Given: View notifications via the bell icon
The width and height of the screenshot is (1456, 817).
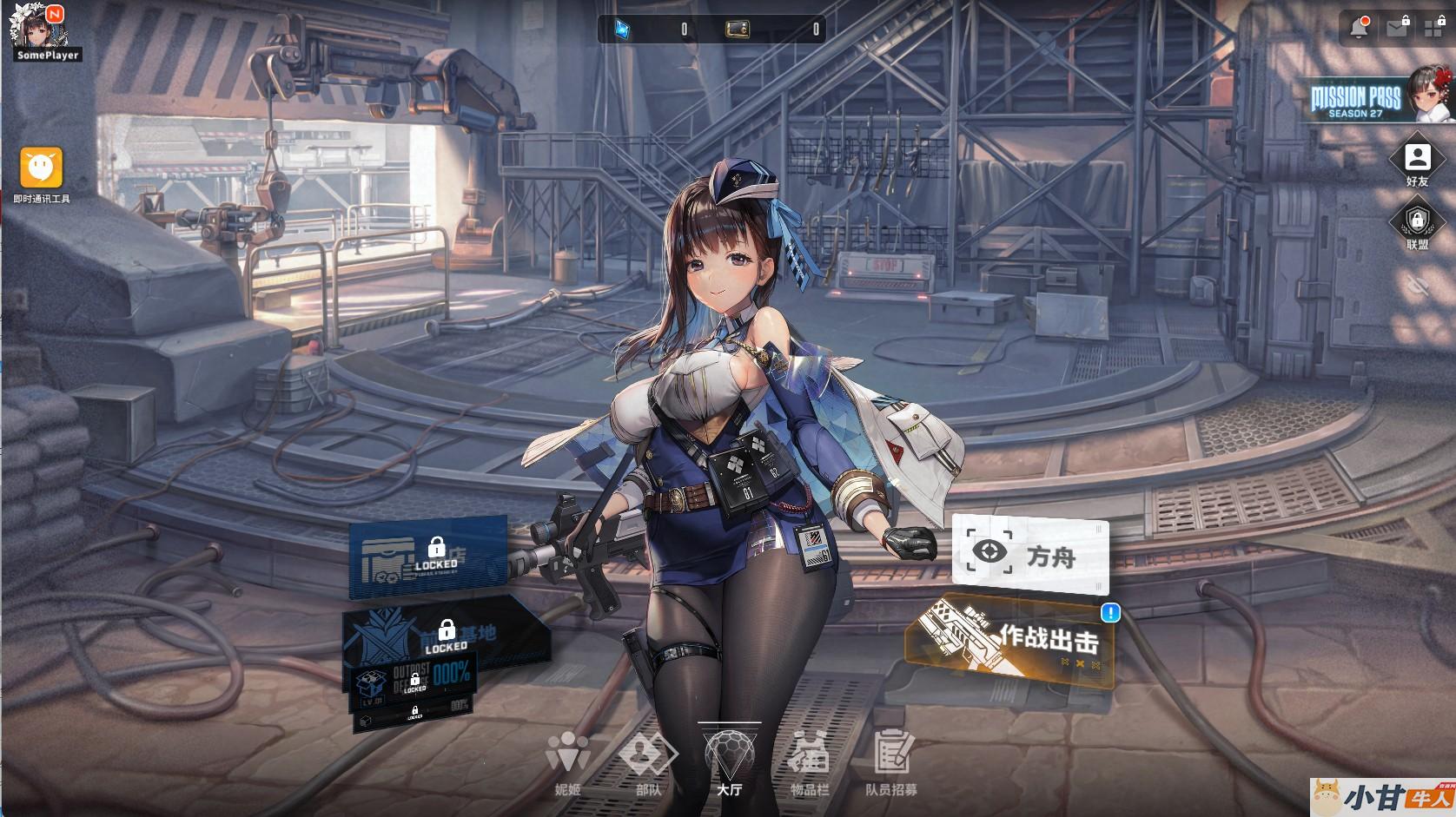Looking at the screenshot, I should coord(1360,28).
